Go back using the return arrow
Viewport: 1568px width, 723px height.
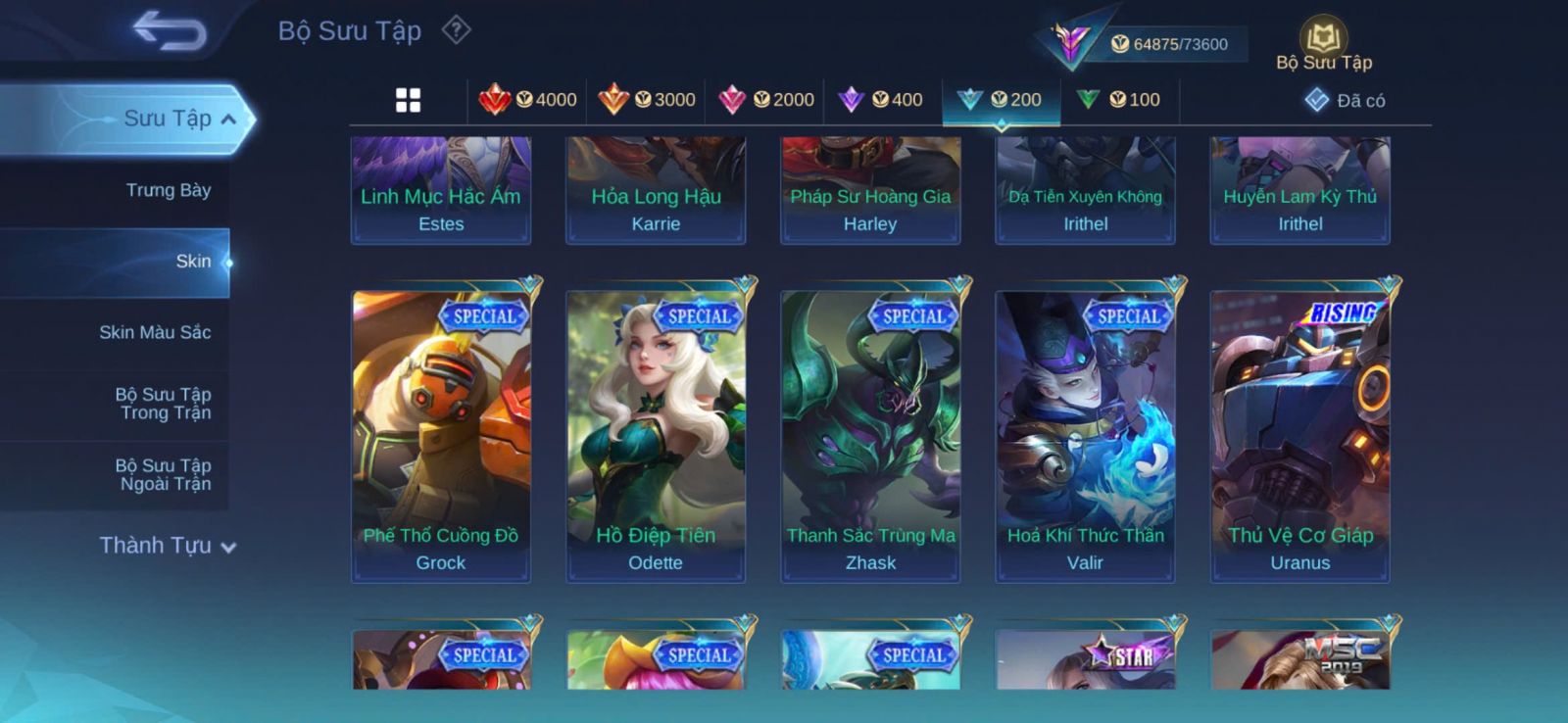pyautogui.click(x=170, y=30)
